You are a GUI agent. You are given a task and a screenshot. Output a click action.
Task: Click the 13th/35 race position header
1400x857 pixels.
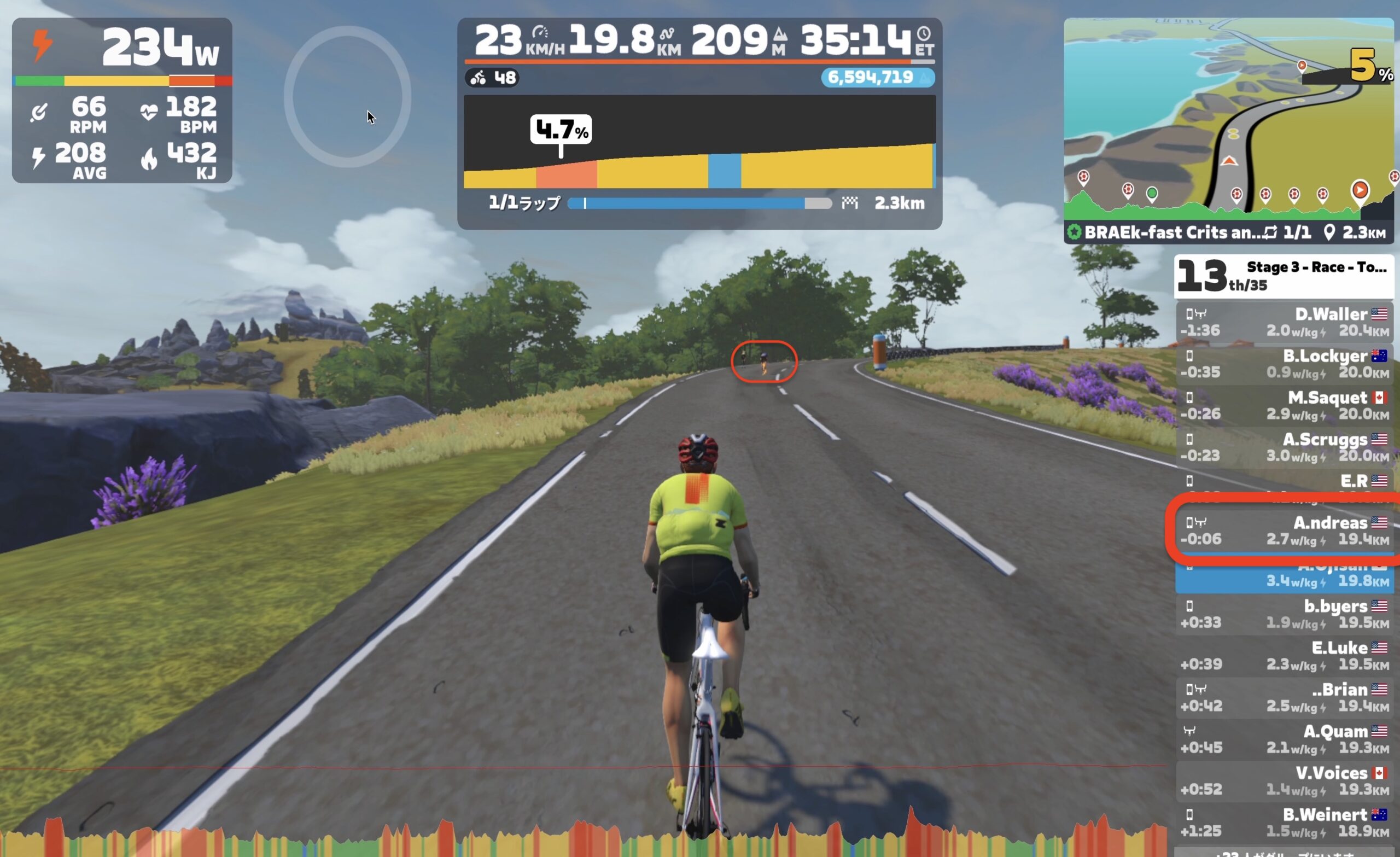(x=1283, y=276)
